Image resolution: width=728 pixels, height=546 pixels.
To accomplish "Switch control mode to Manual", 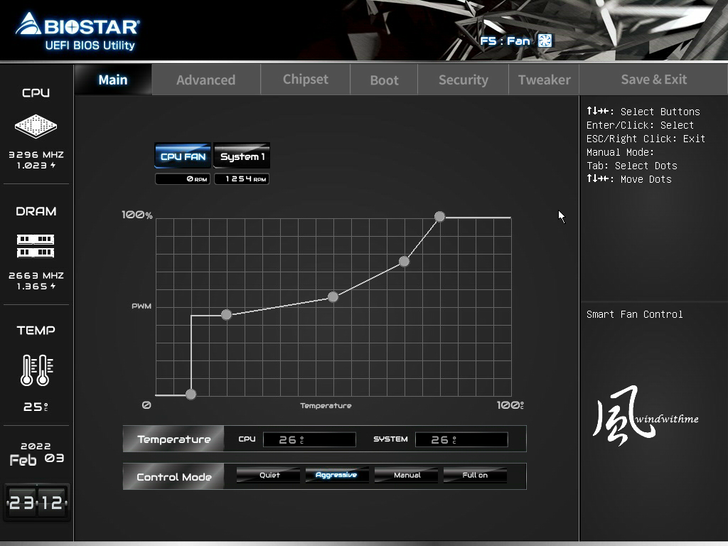I will 407,475.
